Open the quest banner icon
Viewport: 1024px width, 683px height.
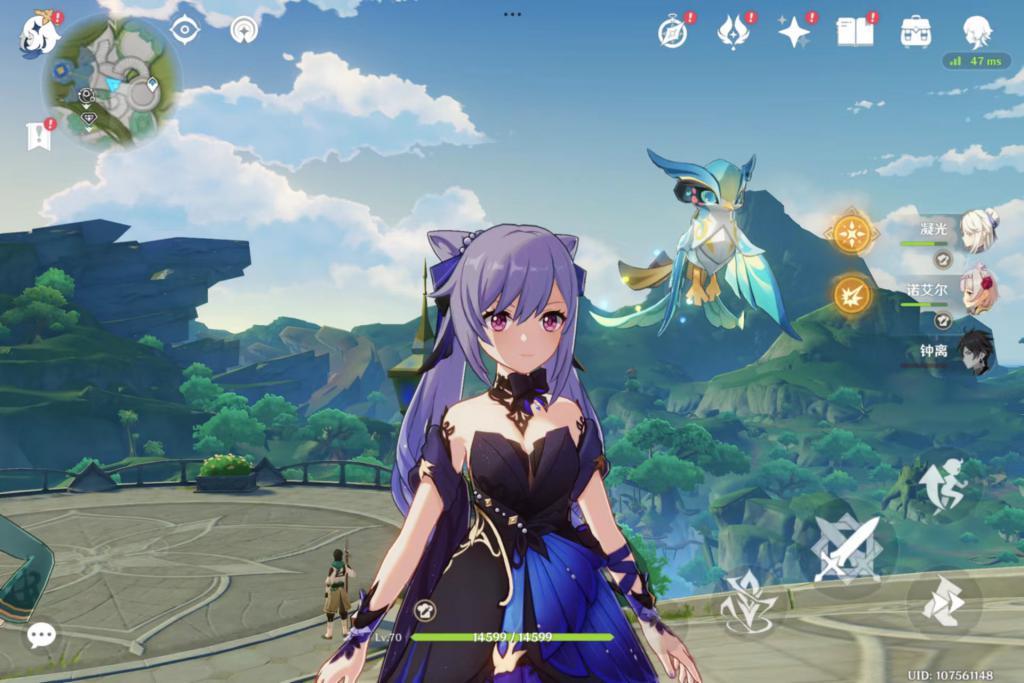point(40,136)
